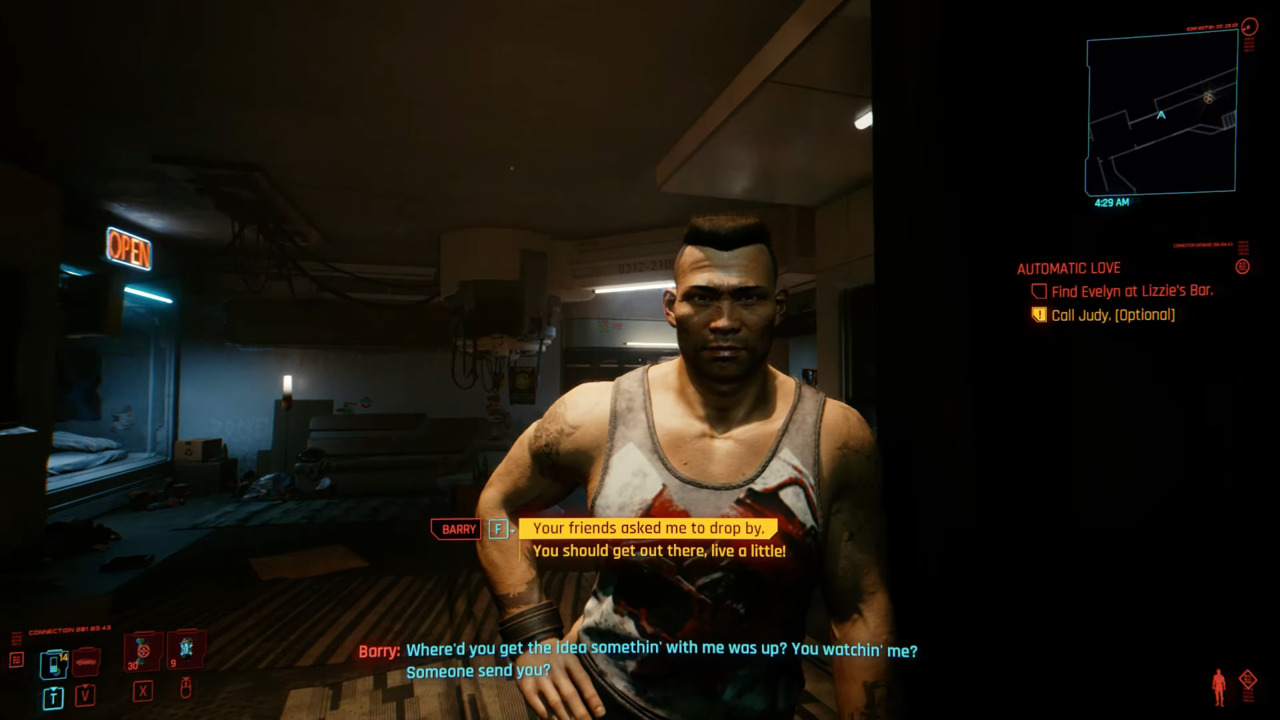Click the F dialogue prompt toggle
This screenshot has height=720, width=1280.
[497, 529]
